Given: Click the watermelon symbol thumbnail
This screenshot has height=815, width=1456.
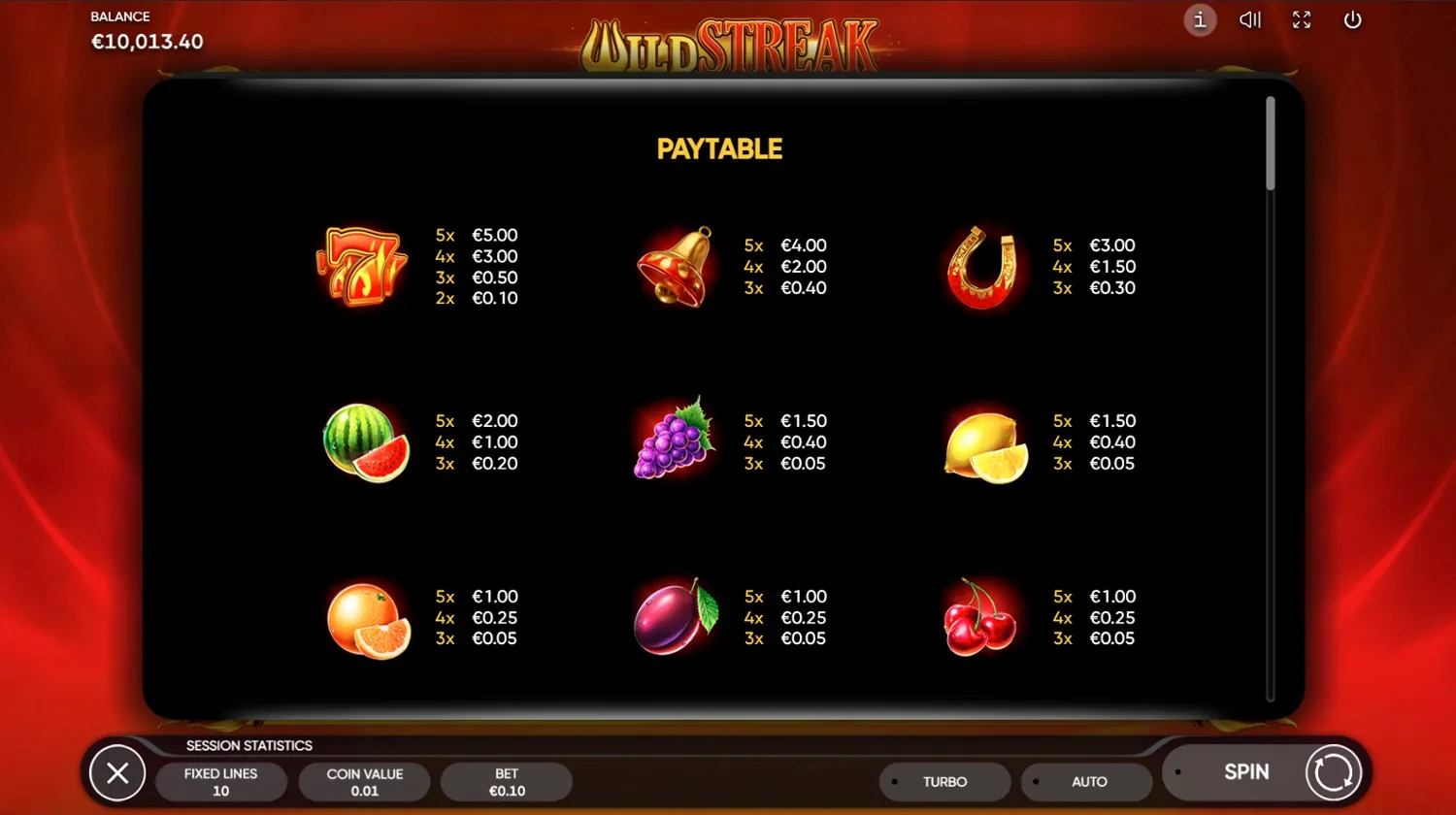Looking at the screenshot, I should pos(365,442).
